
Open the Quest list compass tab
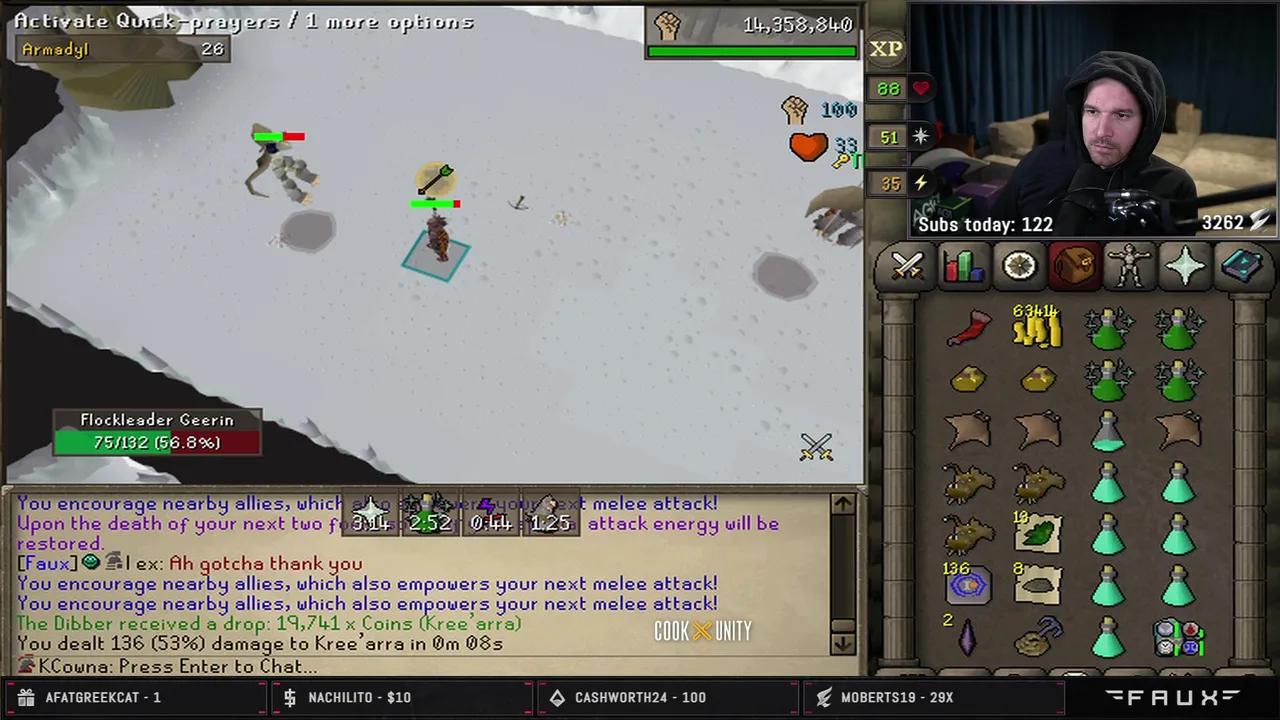[1018, 264]
